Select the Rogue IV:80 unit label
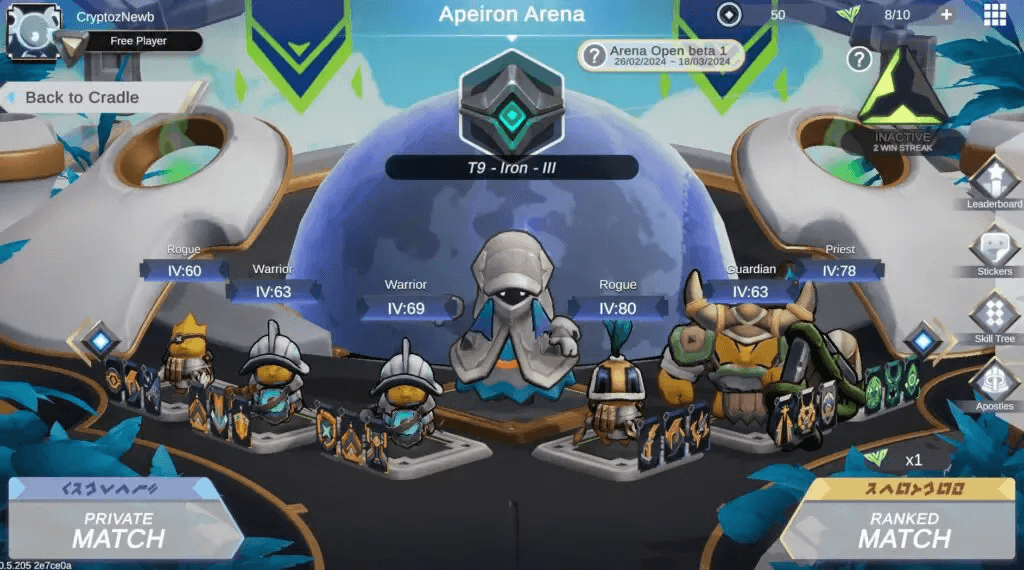The height and width of the screenshot is (570, 1024). [618, 308]
